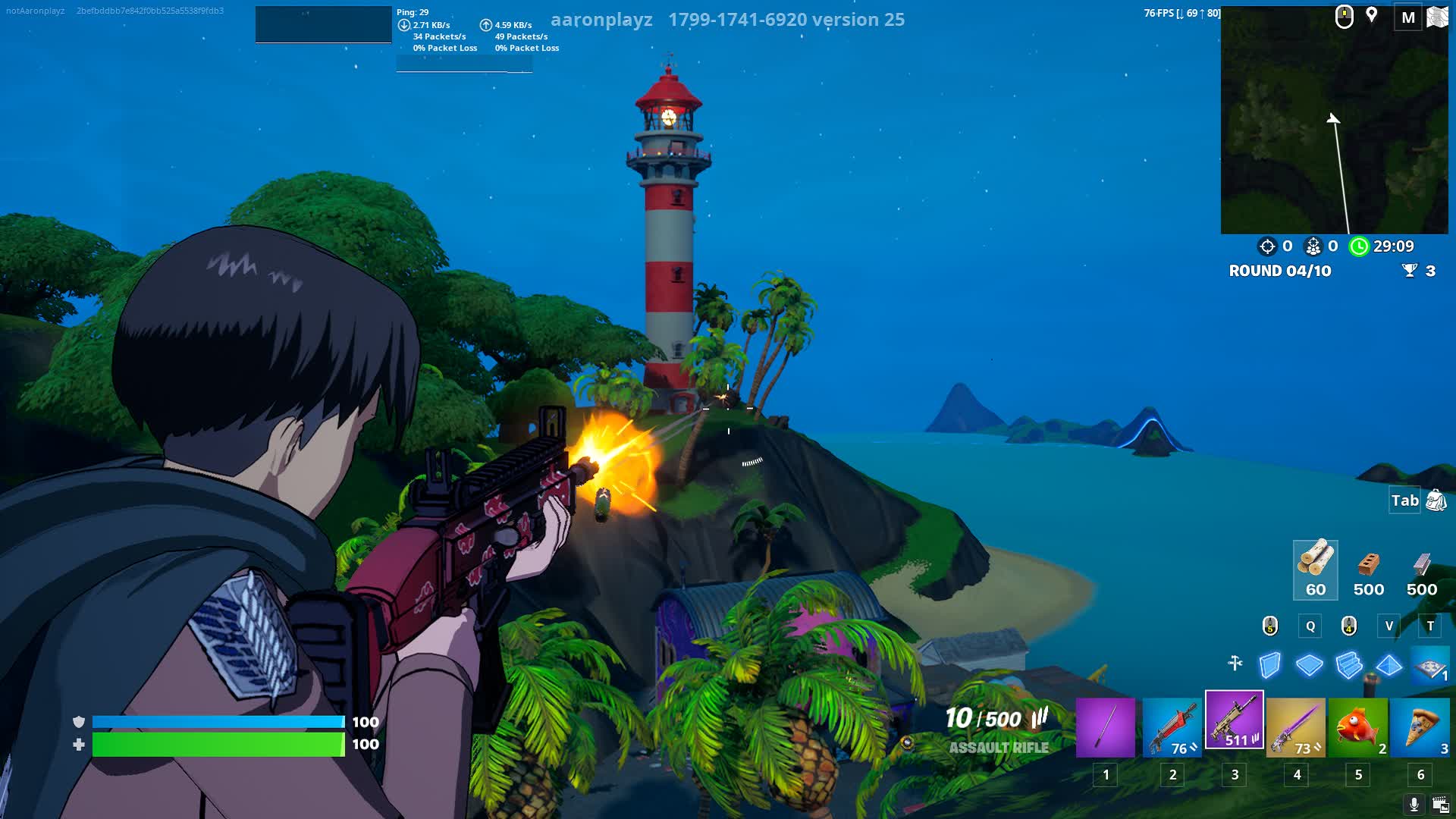Select the pizza slice slot
Screen dimensions: 1456x819
[1420, 728]
